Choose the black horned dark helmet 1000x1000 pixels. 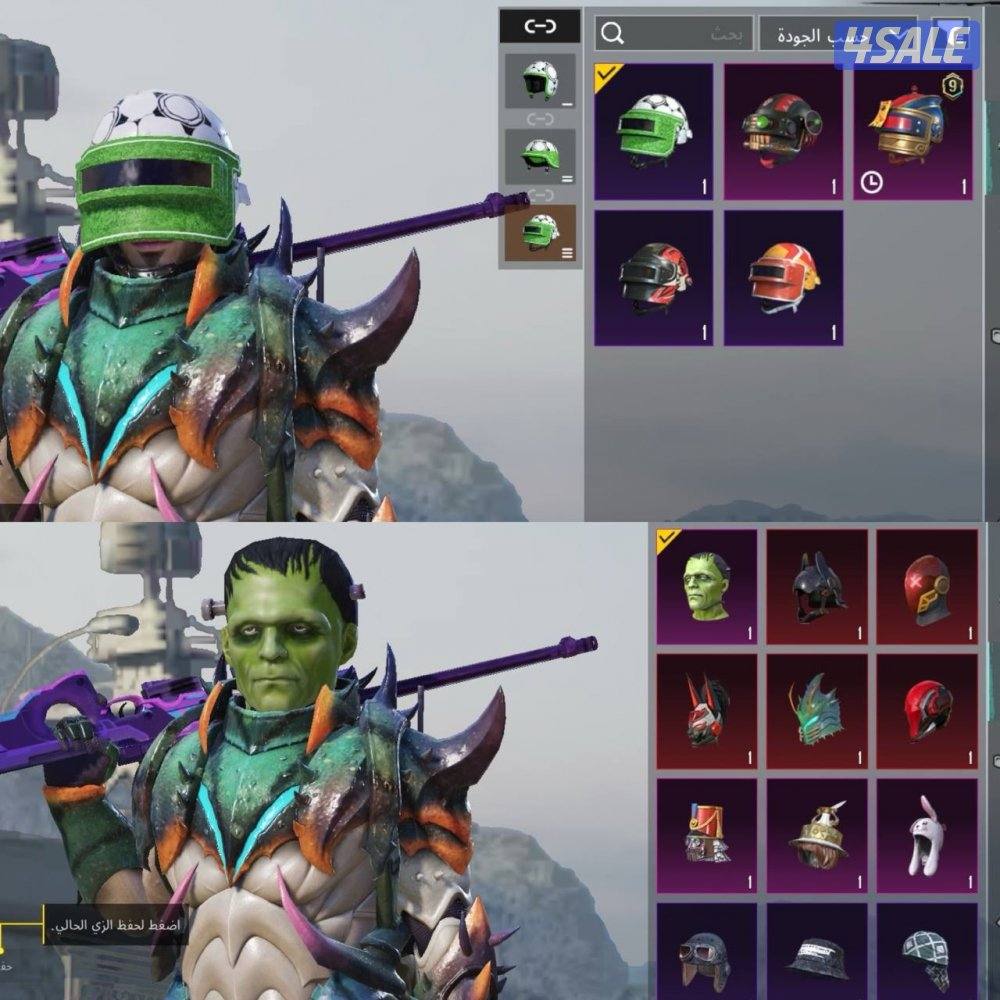click(x=817, y=587)
